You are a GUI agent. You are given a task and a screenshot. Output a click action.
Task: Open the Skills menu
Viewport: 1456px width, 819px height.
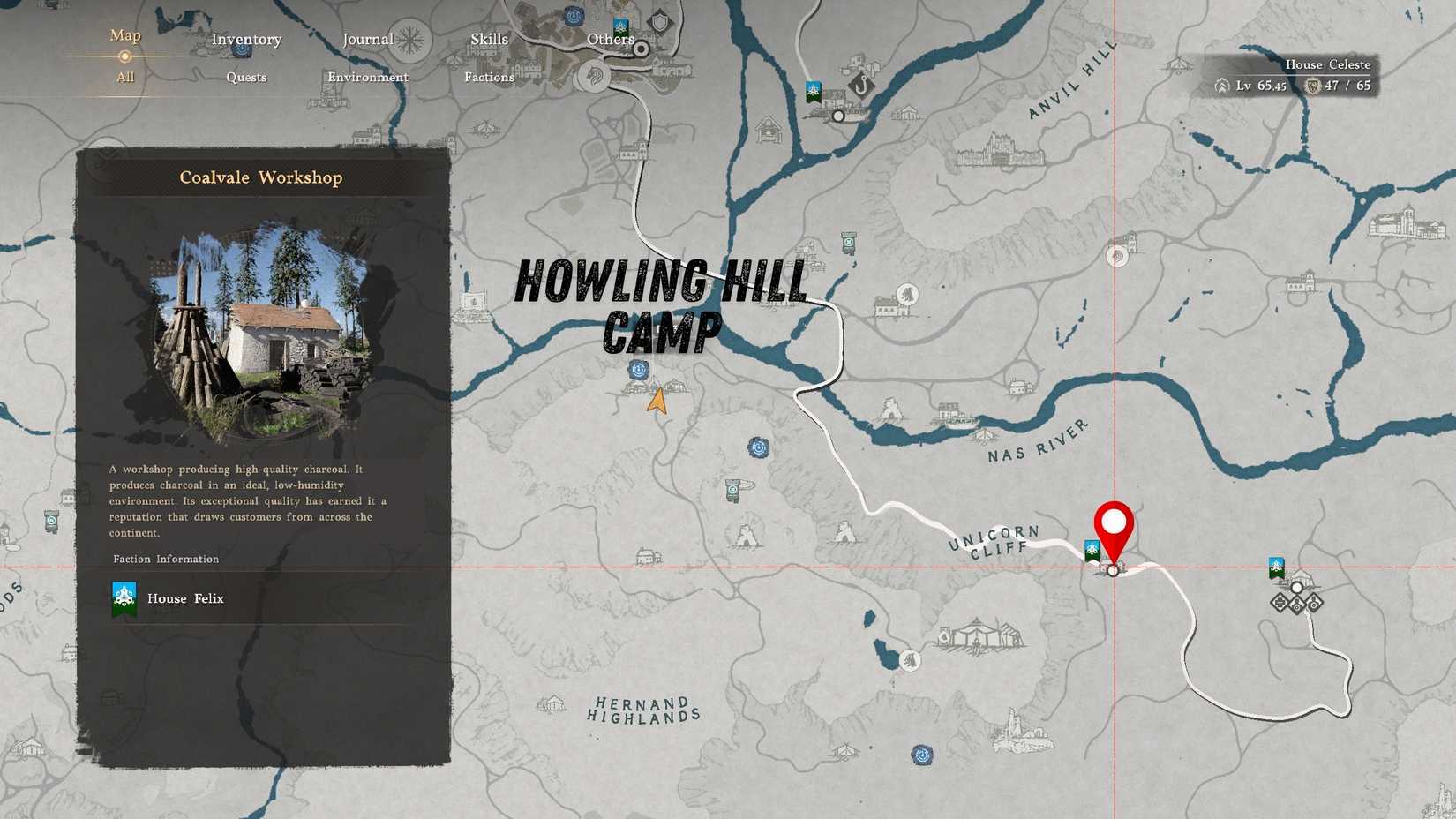coord(488,39)
